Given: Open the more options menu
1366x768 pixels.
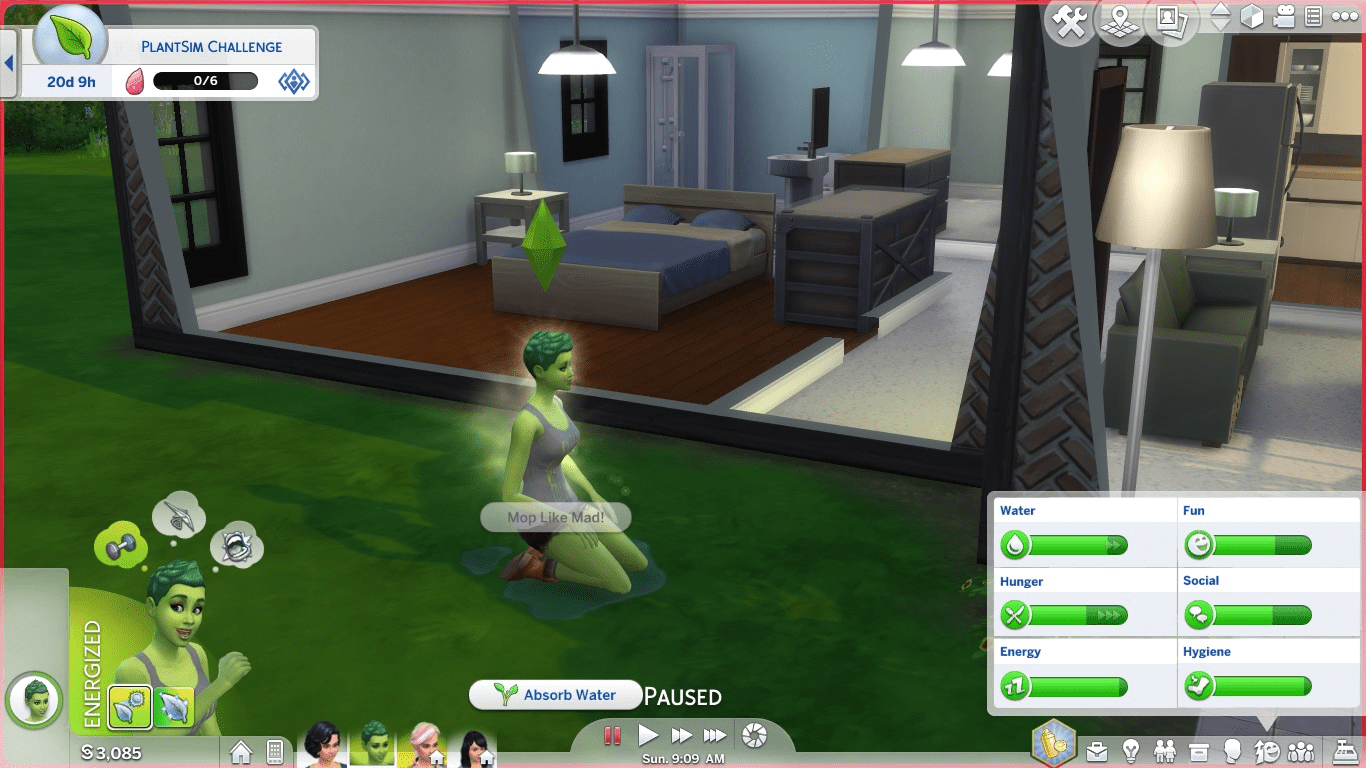Looking at the screenshot, I should [x=1343, y=17].
